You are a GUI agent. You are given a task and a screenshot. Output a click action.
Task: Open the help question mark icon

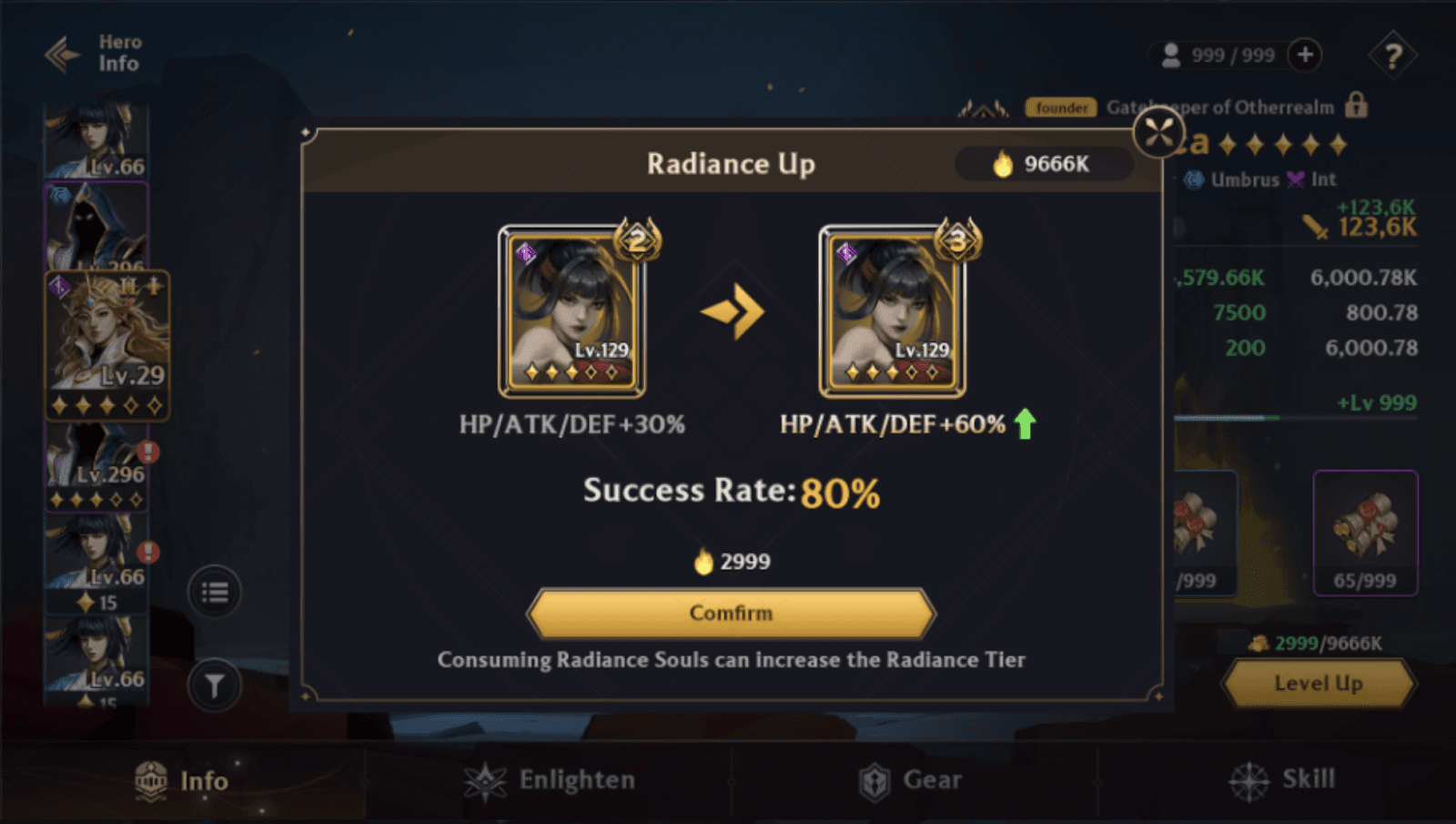click(1391, 56)
